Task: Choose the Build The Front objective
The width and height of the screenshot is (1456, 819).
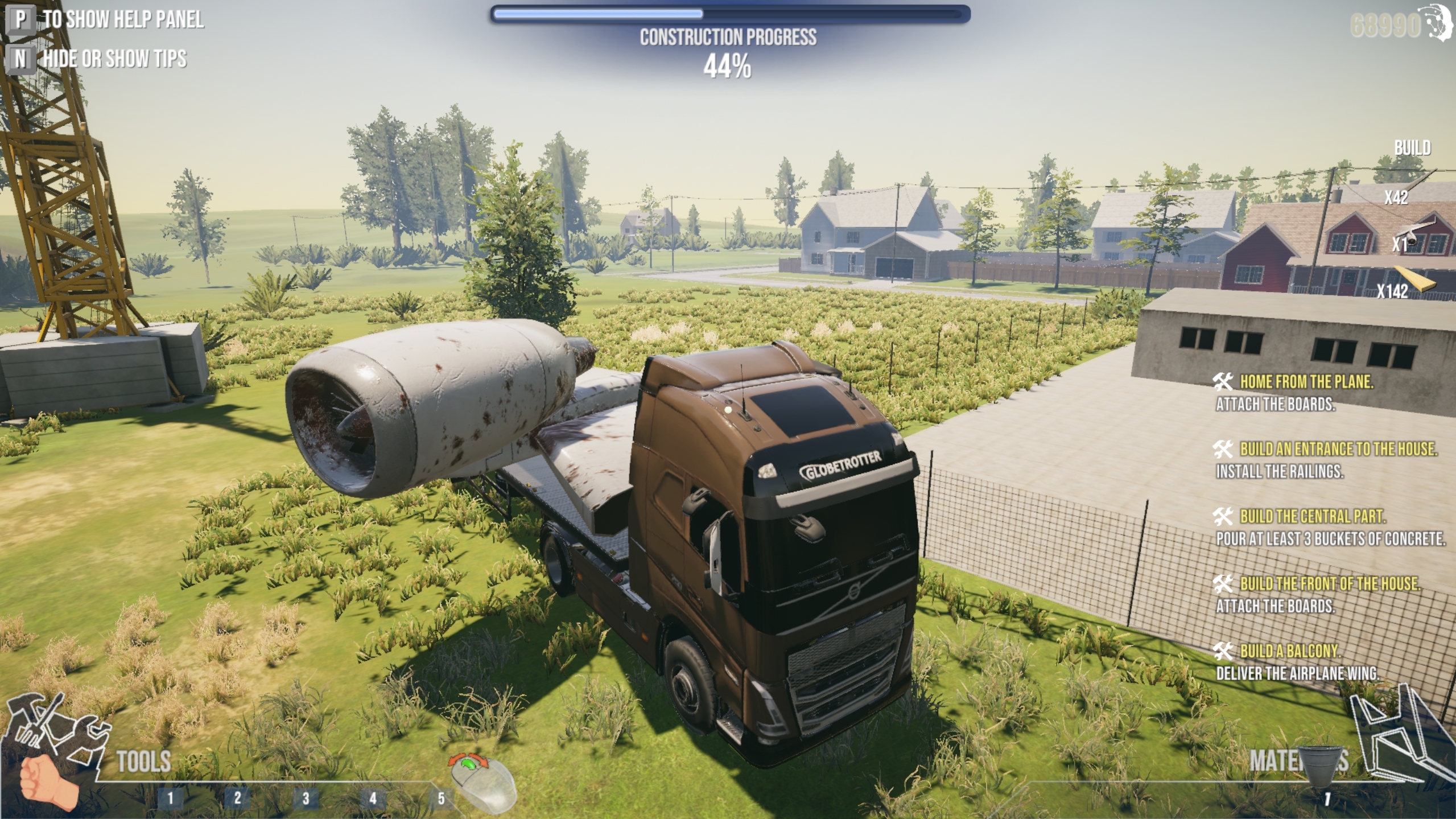Action: coord(1329,583)
